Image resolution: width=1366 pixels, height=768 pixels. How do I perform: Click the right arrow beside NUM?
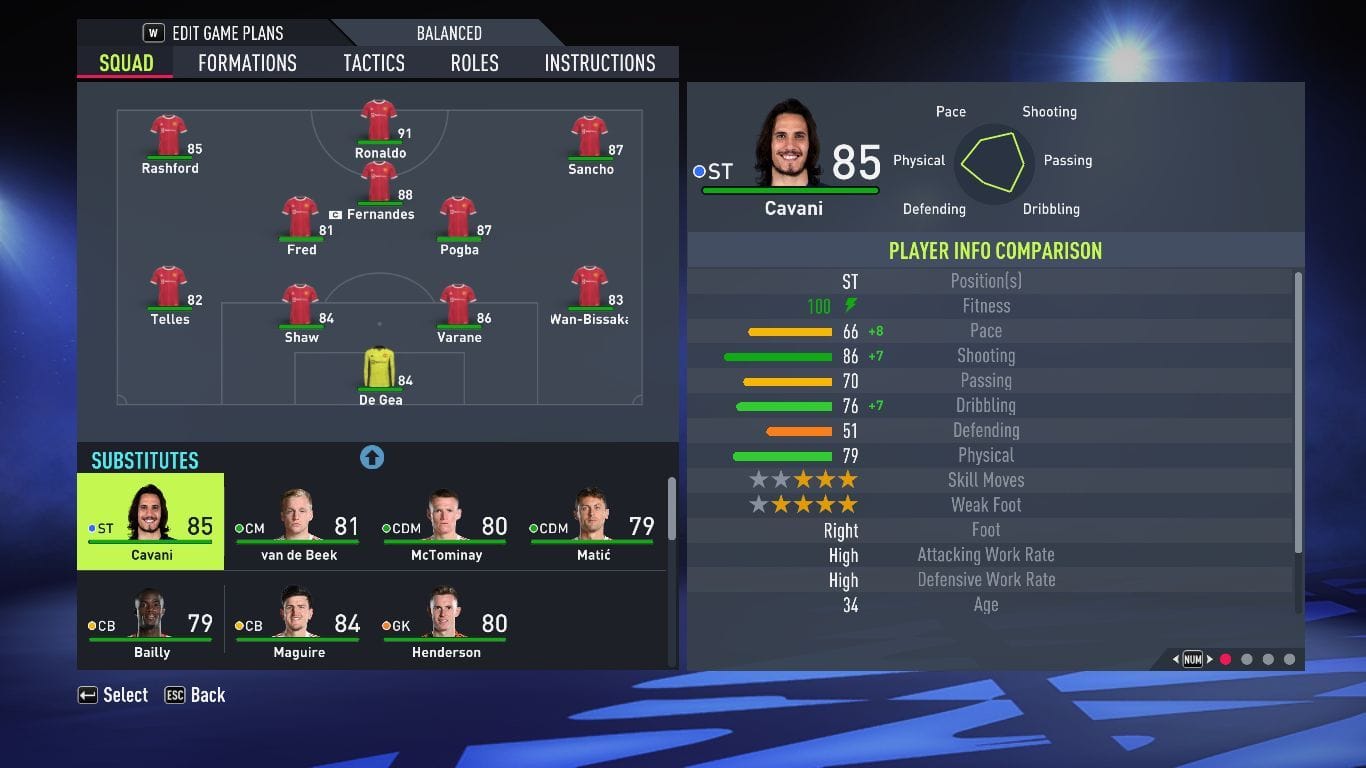pos(1210,659)
